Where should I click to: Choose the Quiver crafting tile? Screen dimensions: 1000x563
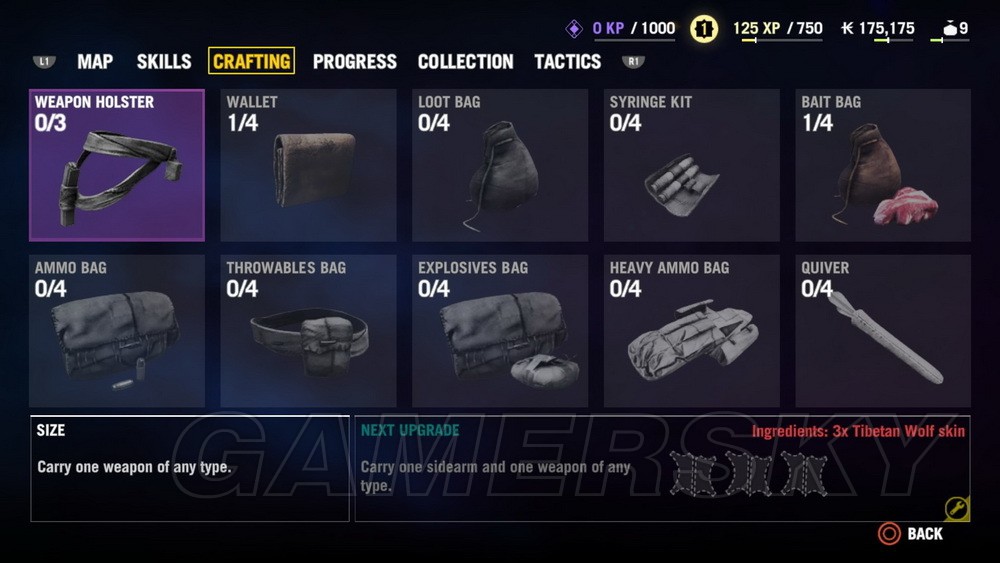pyautogui.click(x=883, y=330)
